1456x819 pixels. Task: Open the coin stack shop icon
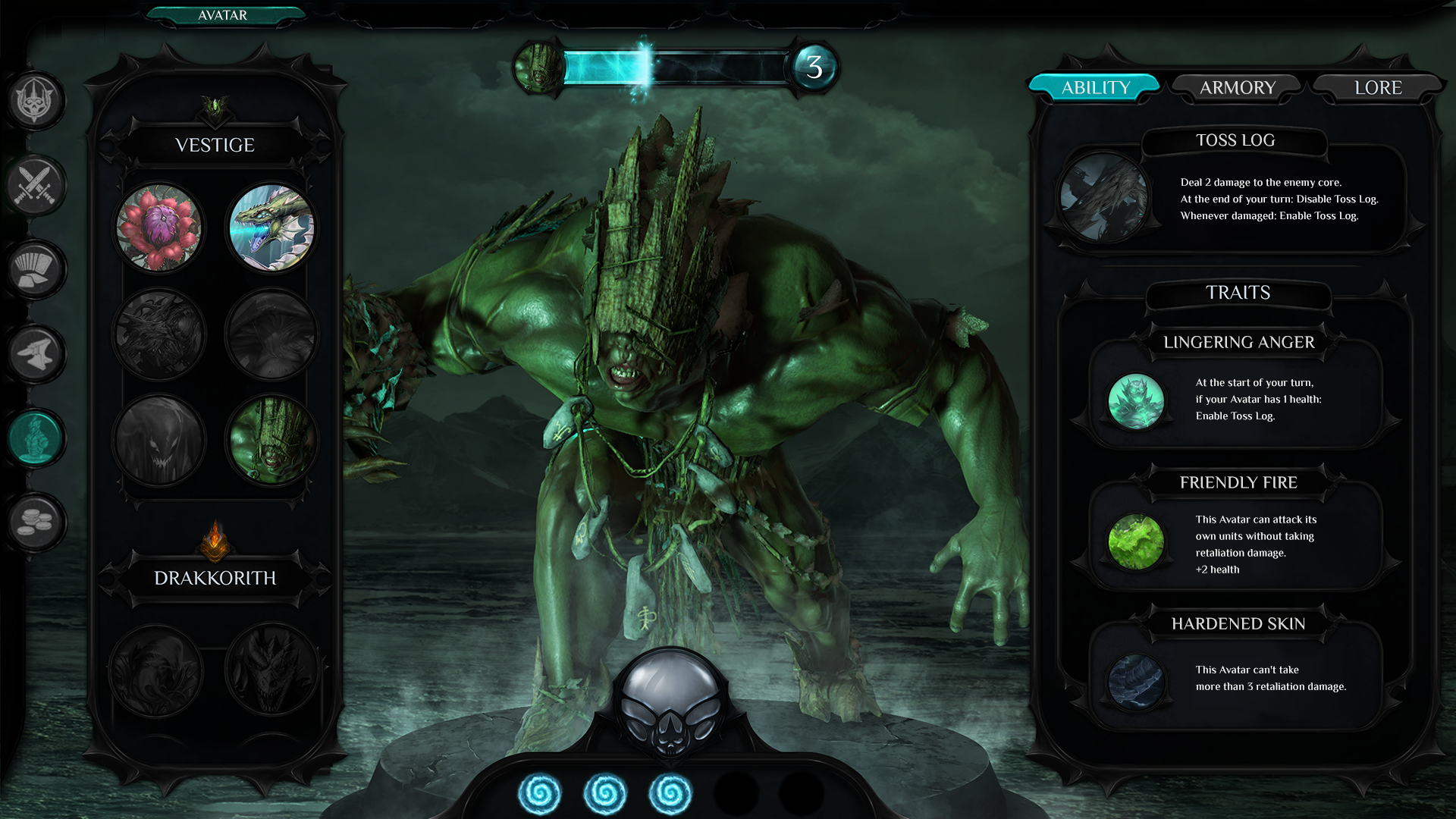[35, 522]
